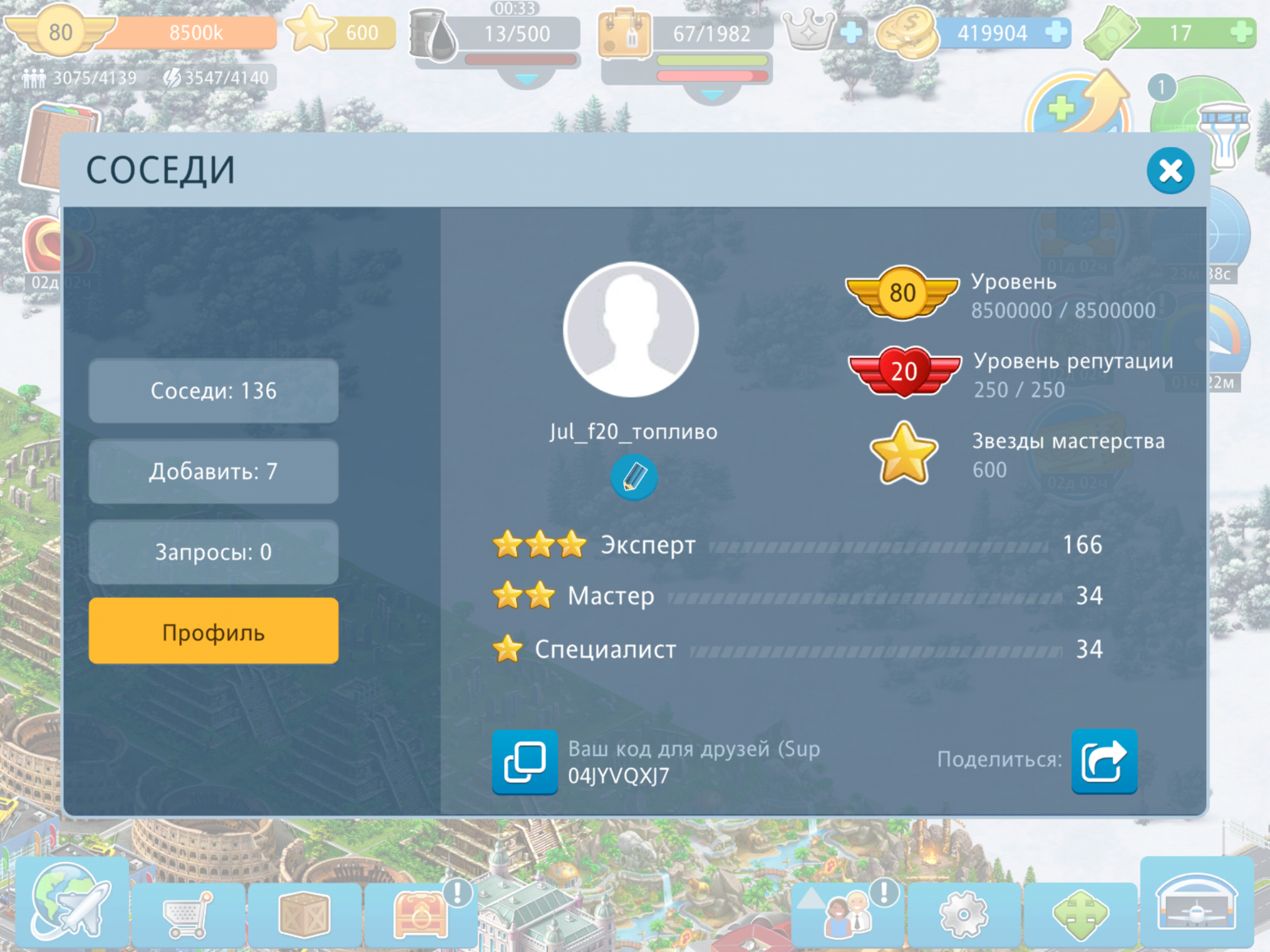The height and width of the screenshot is (952, 1270).
Task: Expand the fuel barrel dropdown arrow
Action: (x=526, y=80)
